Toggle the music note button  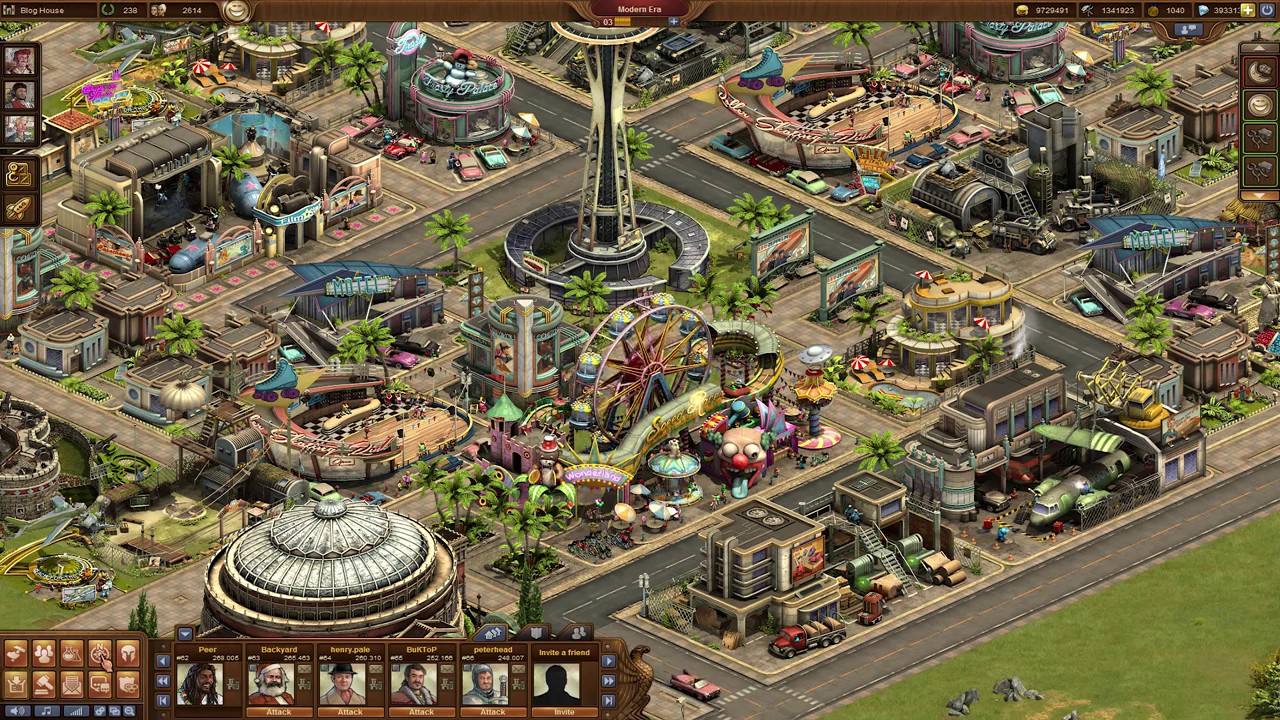point(45,711)
